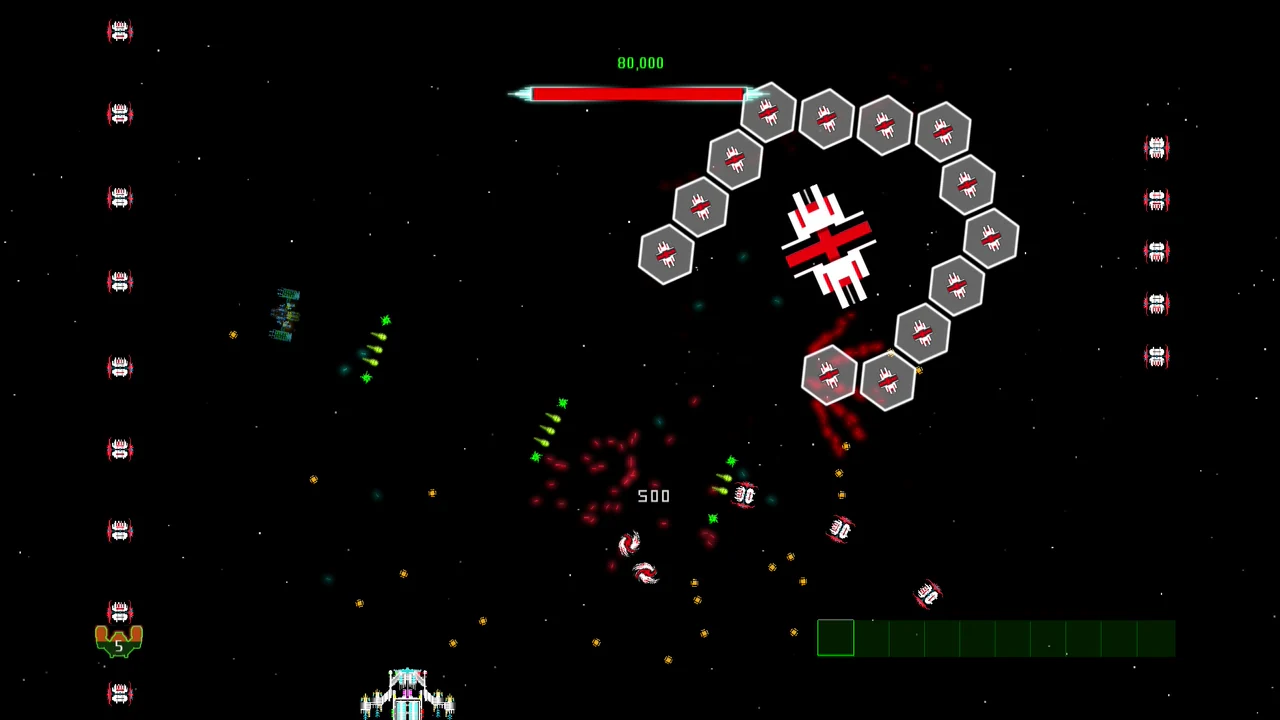Select the highlighted first energy segment
Screen dimensions: 1280x720
click(836, 638)
